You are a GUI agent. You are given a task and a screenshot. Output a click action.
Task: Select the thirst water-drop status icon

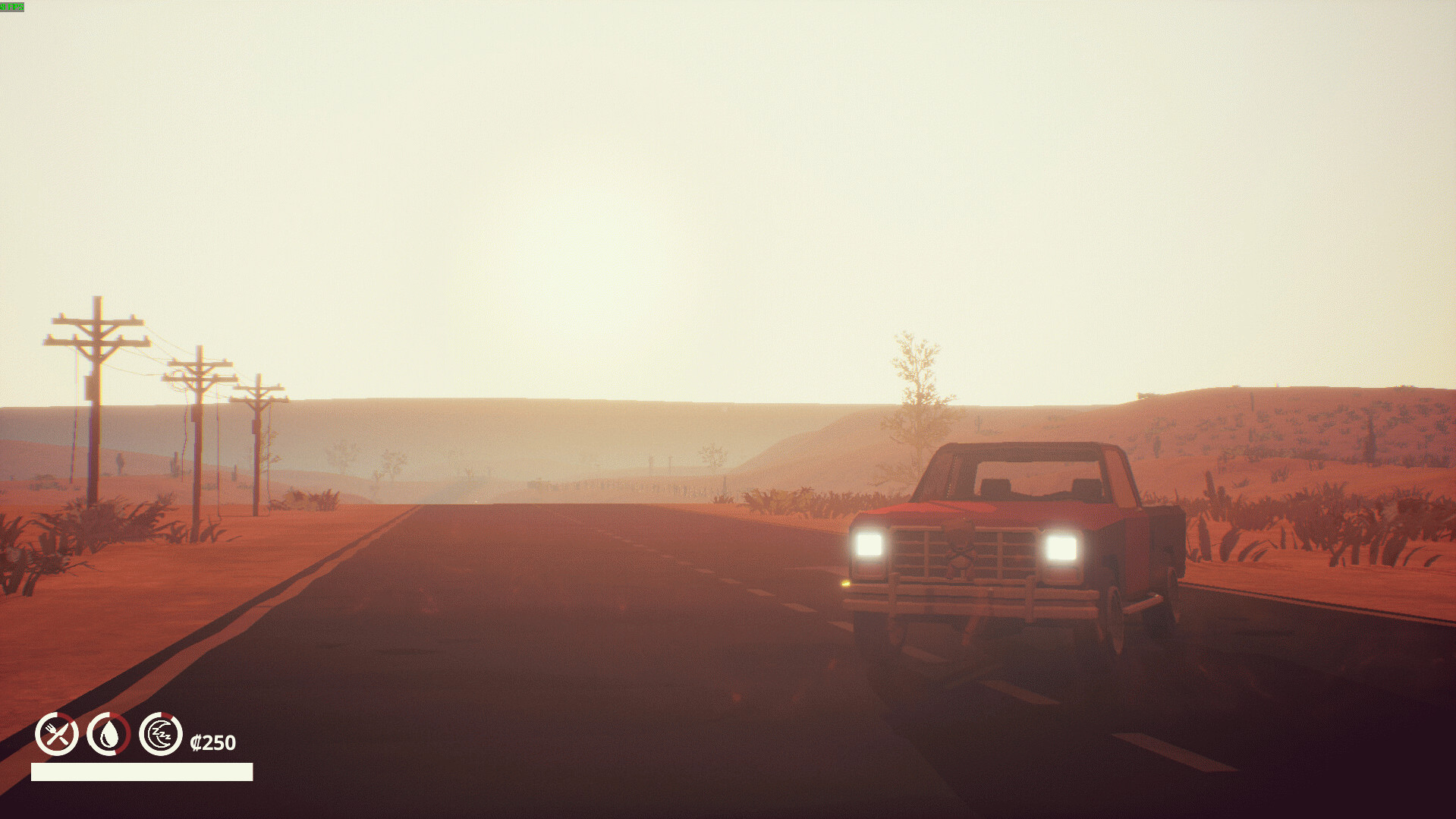(109, 734)
